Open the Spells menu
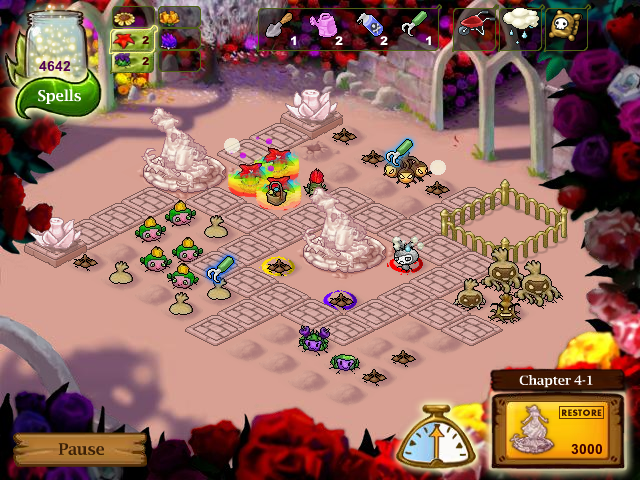Screen dimensions: 640x480 59,97
